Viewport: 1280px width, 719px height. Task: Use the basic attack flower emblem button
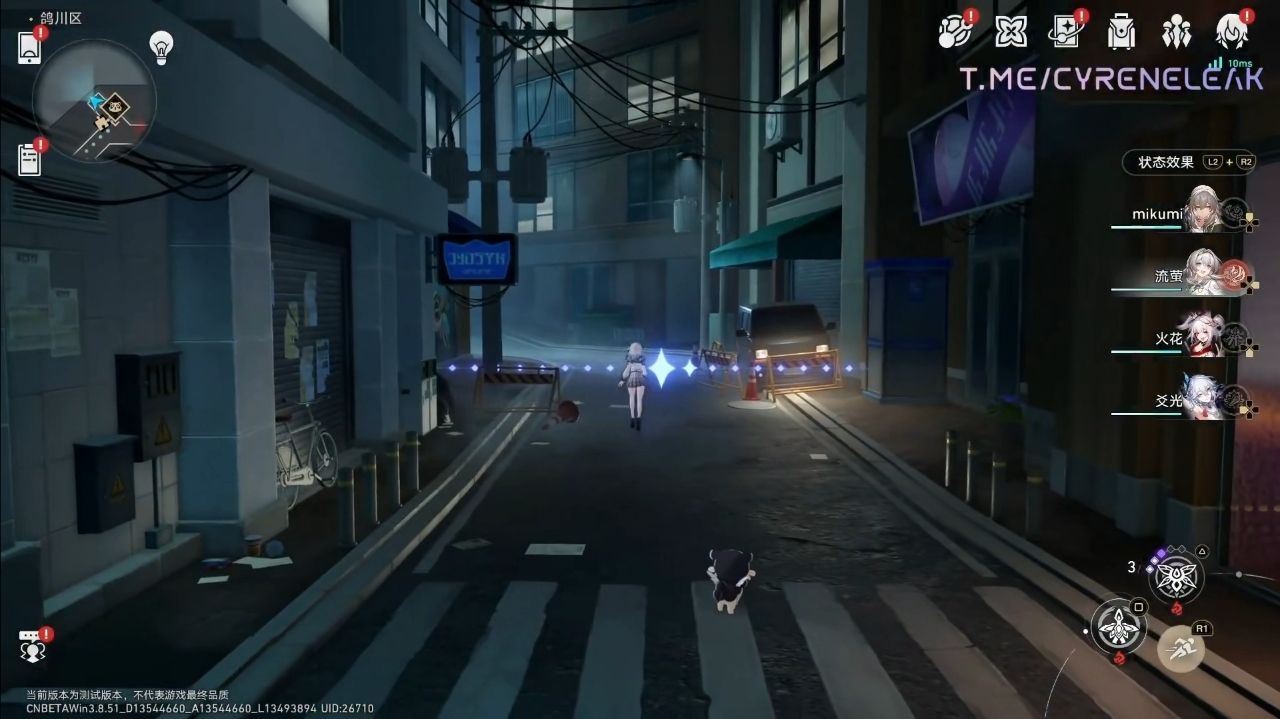pyautogui.click(x=1118, y=627)
